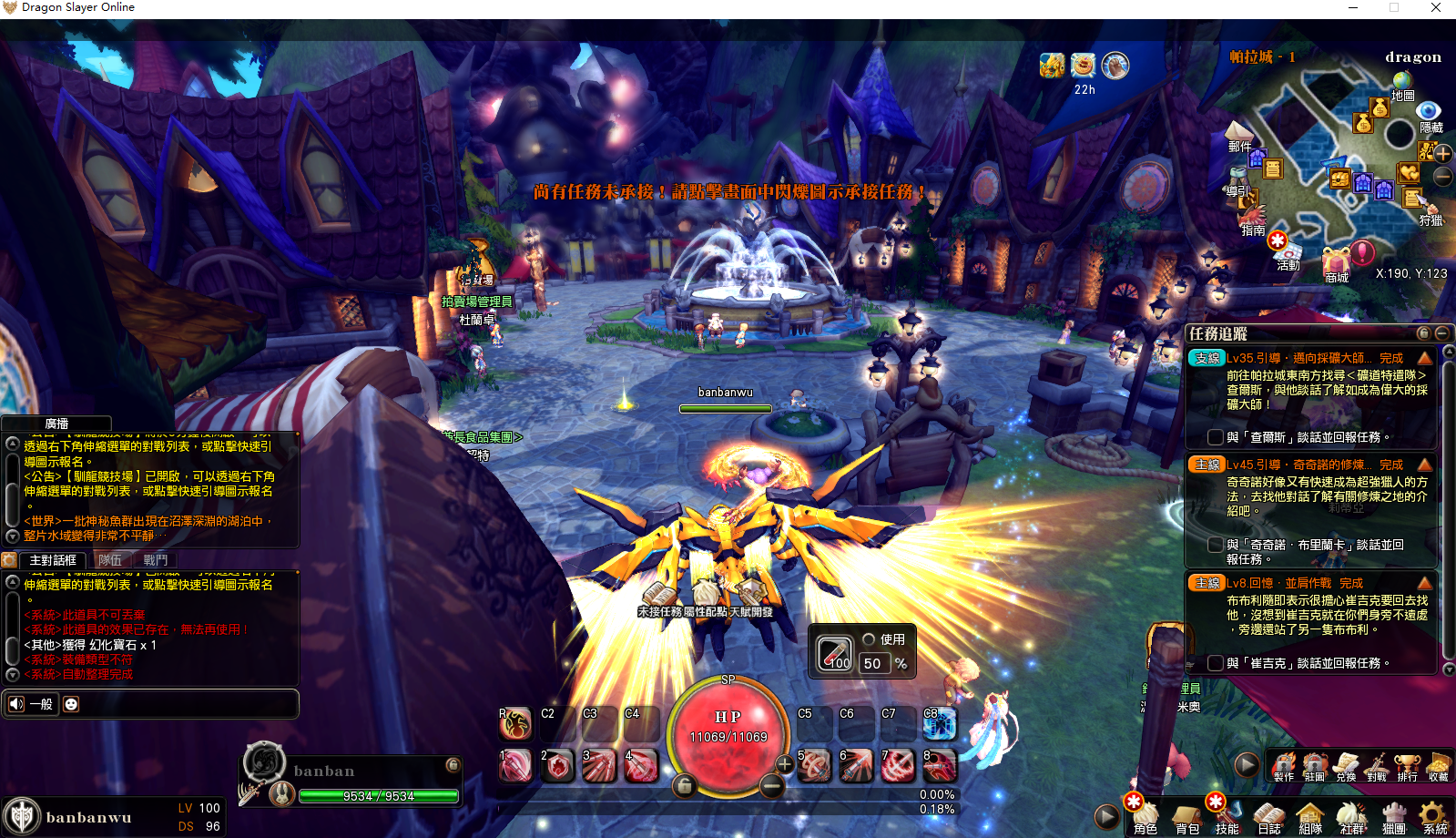1456x838 pixels.
Task: Open the 郵件 mail envelope
Action: point(1239,133)
